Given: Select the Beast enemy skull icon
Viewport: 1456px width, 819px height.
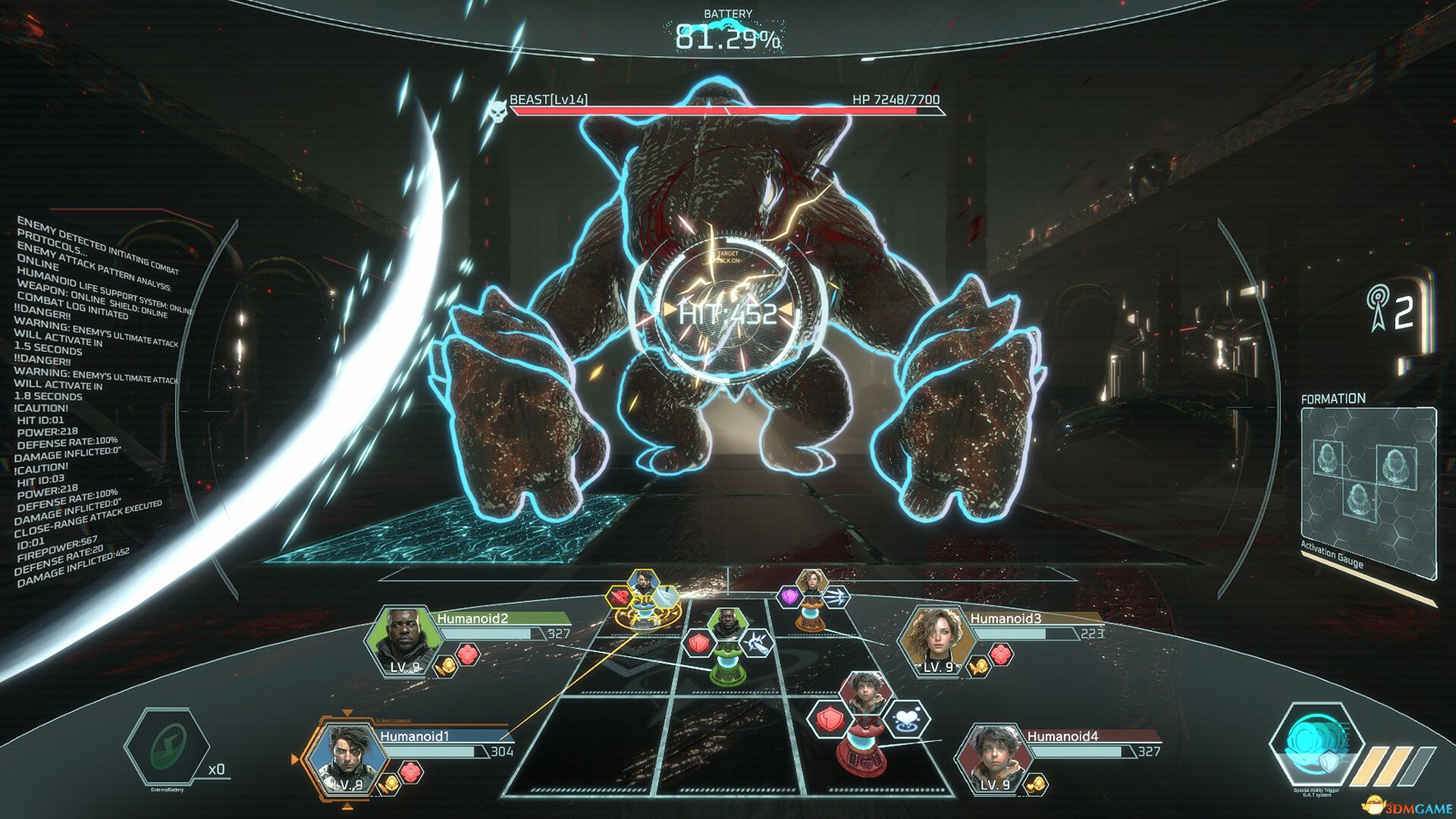Looking at the screenshot, I should 497,111.
